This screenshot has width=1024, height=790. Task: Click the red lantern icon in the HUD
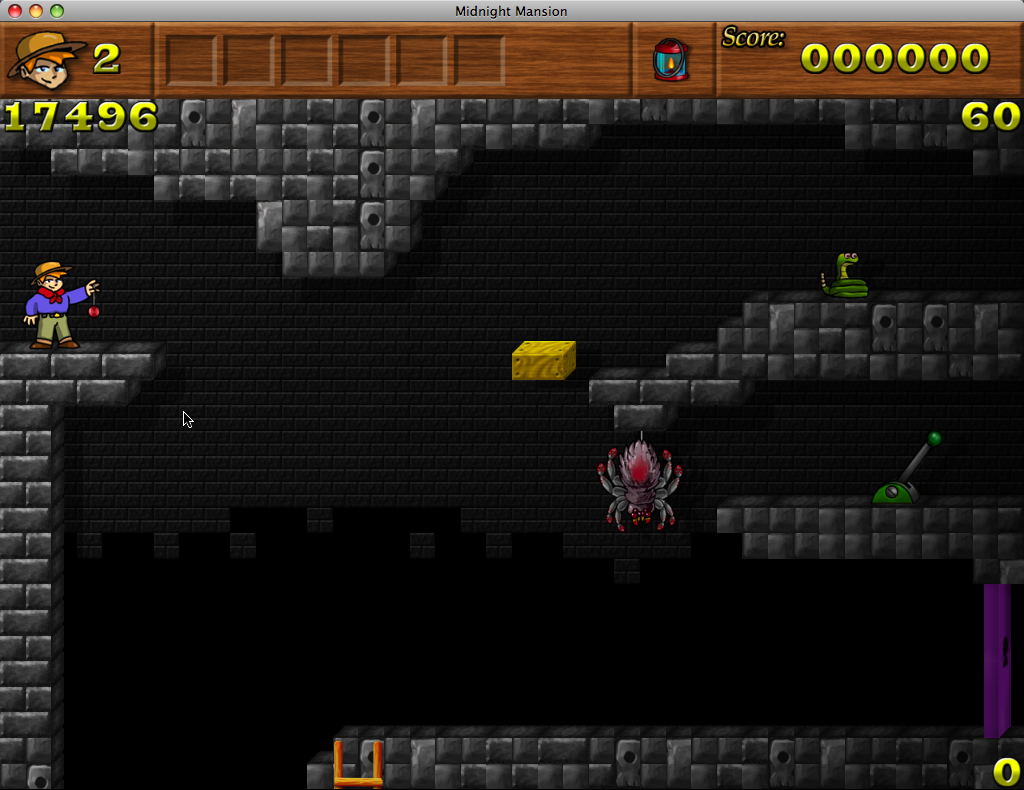tap(670, 59)
